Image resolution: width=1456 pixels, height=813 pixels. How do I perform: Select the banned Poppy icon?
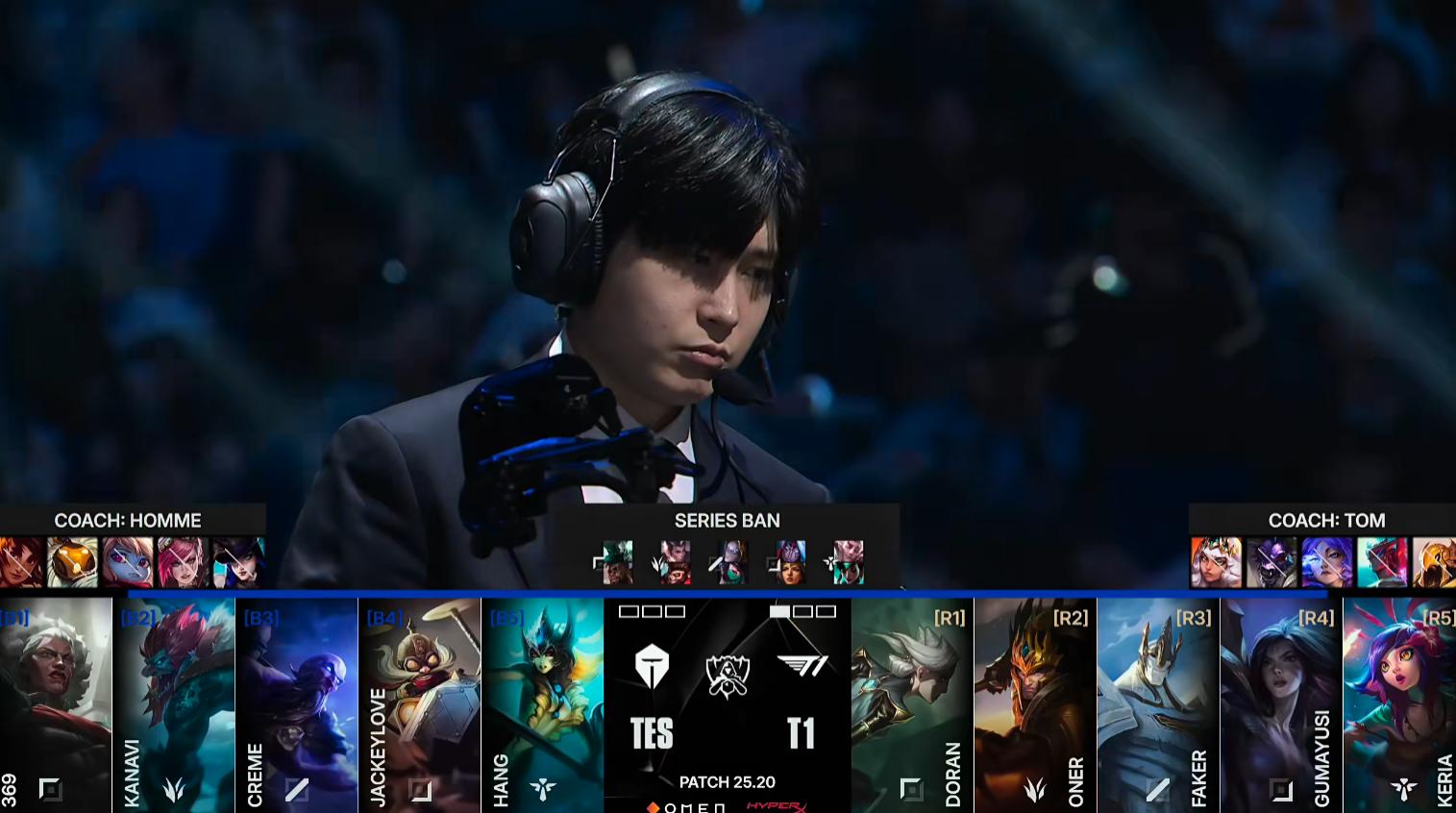point(128,562)
